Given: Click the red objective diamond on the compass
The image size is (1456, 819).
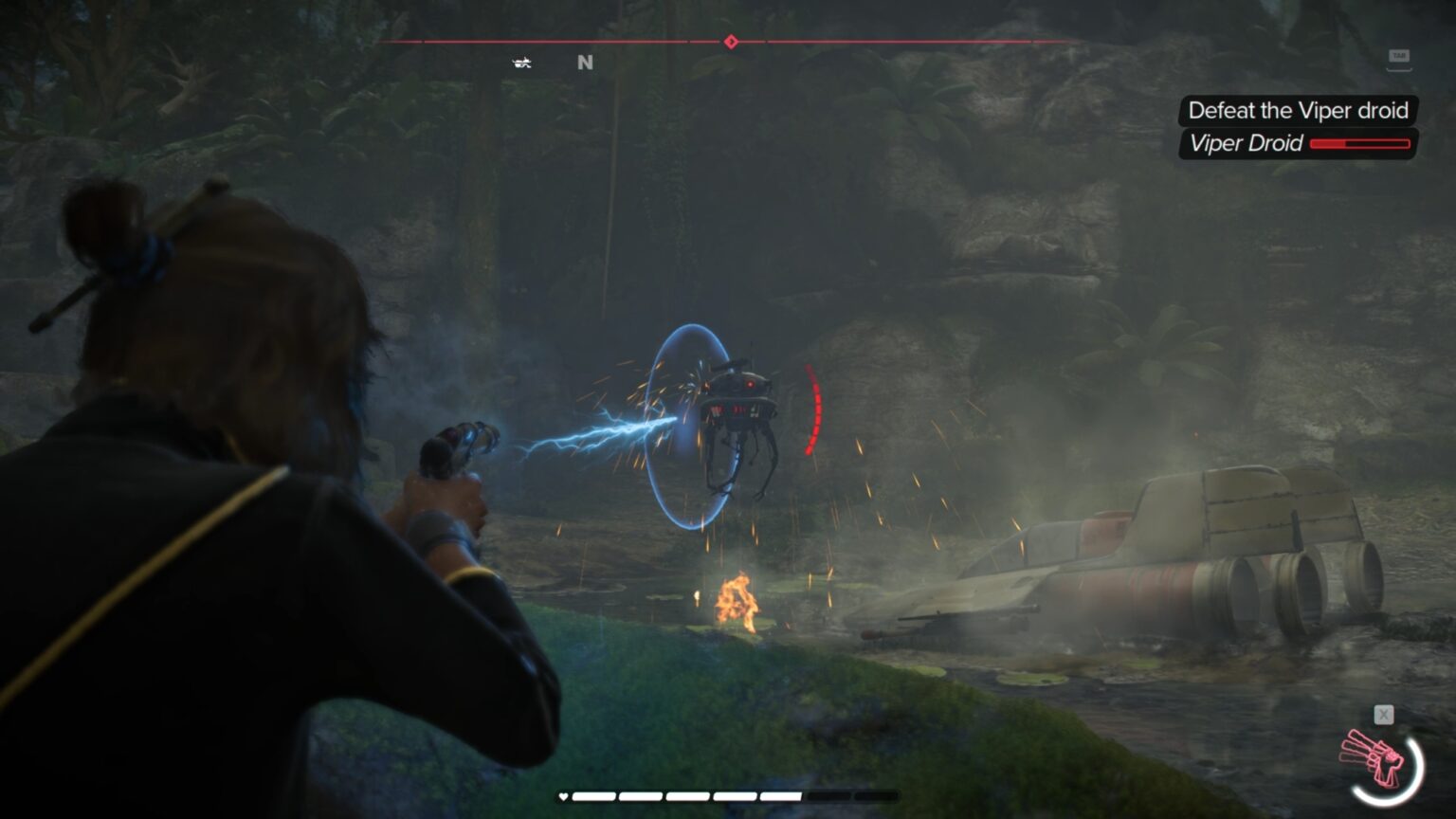Looking at the screenshot, I should pyautogui.click(x=730, y=42).
